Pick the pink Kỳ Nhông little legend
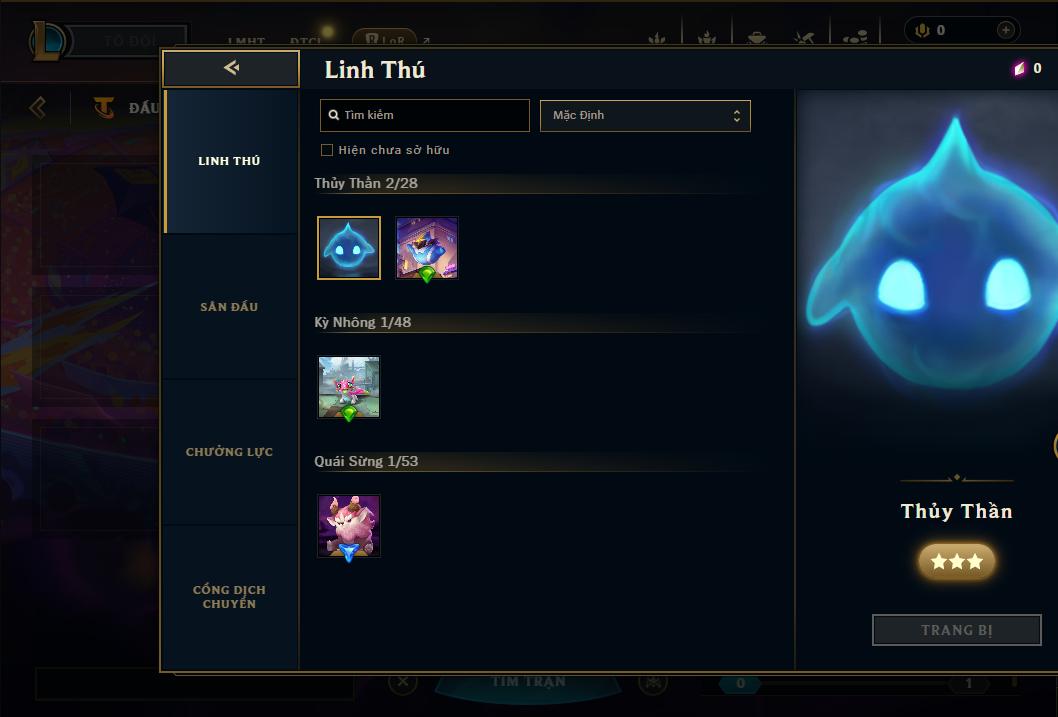This screenshot has height=717, width=1058. click(x=349, y=387)
